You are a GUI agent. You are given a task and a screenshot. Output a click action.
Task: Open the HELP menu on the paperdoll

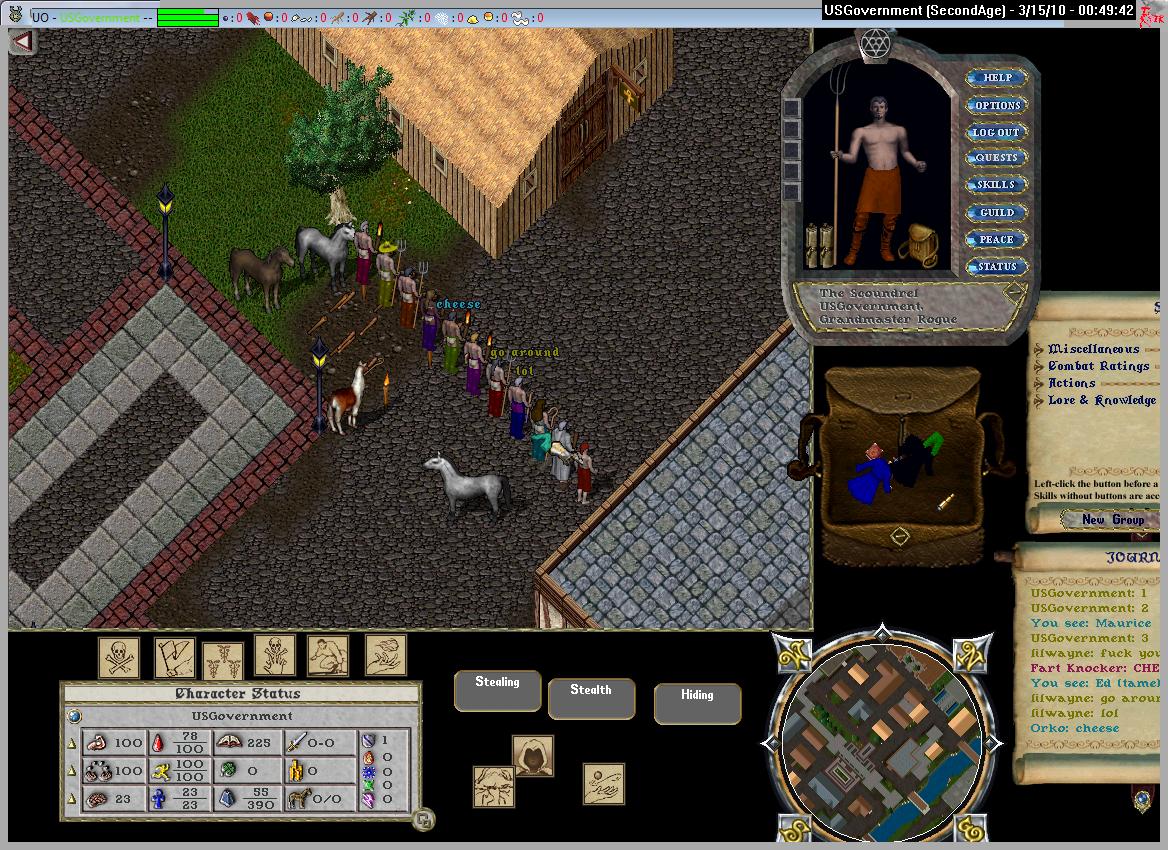tap(996, 78)
